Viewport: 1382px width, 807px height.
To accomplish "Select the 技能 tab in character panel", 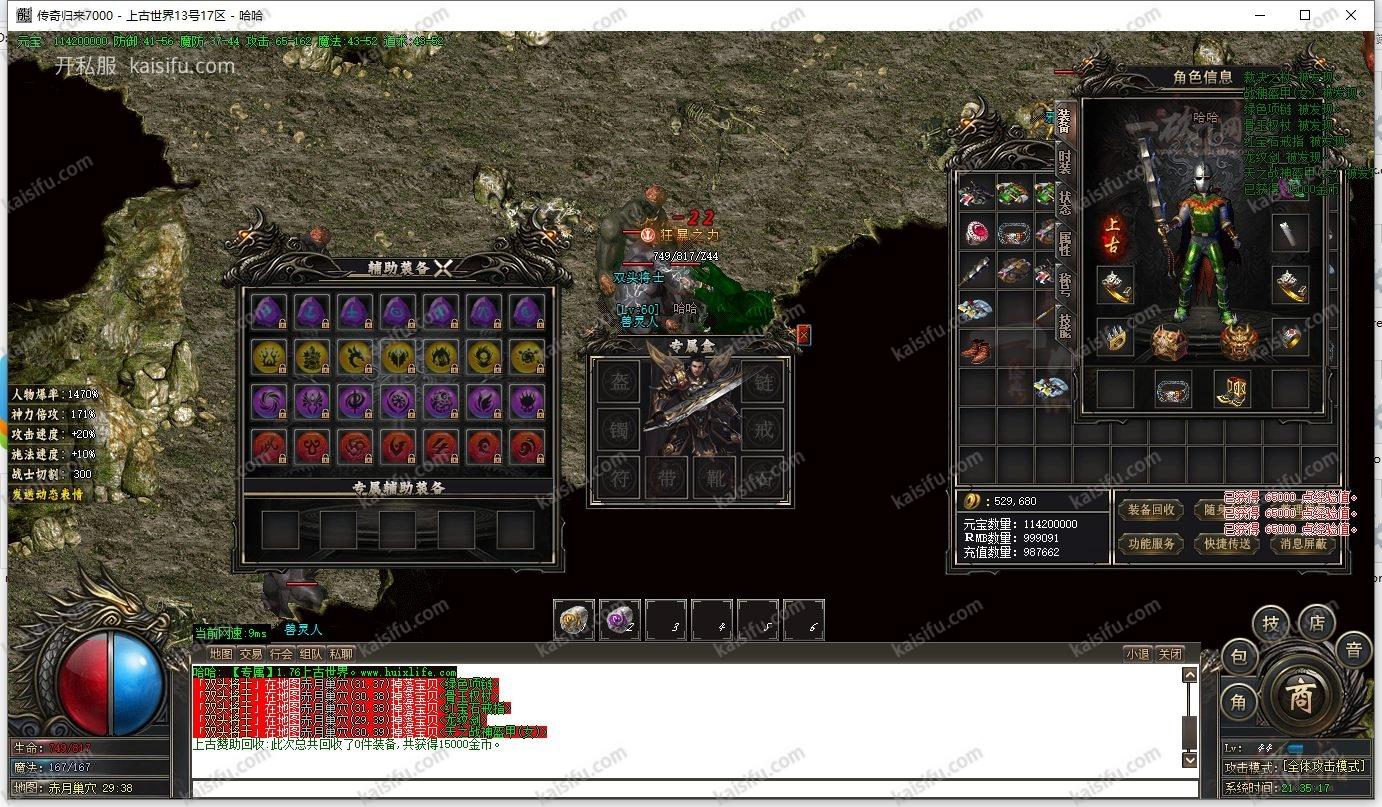I will tap(1064, 327).
